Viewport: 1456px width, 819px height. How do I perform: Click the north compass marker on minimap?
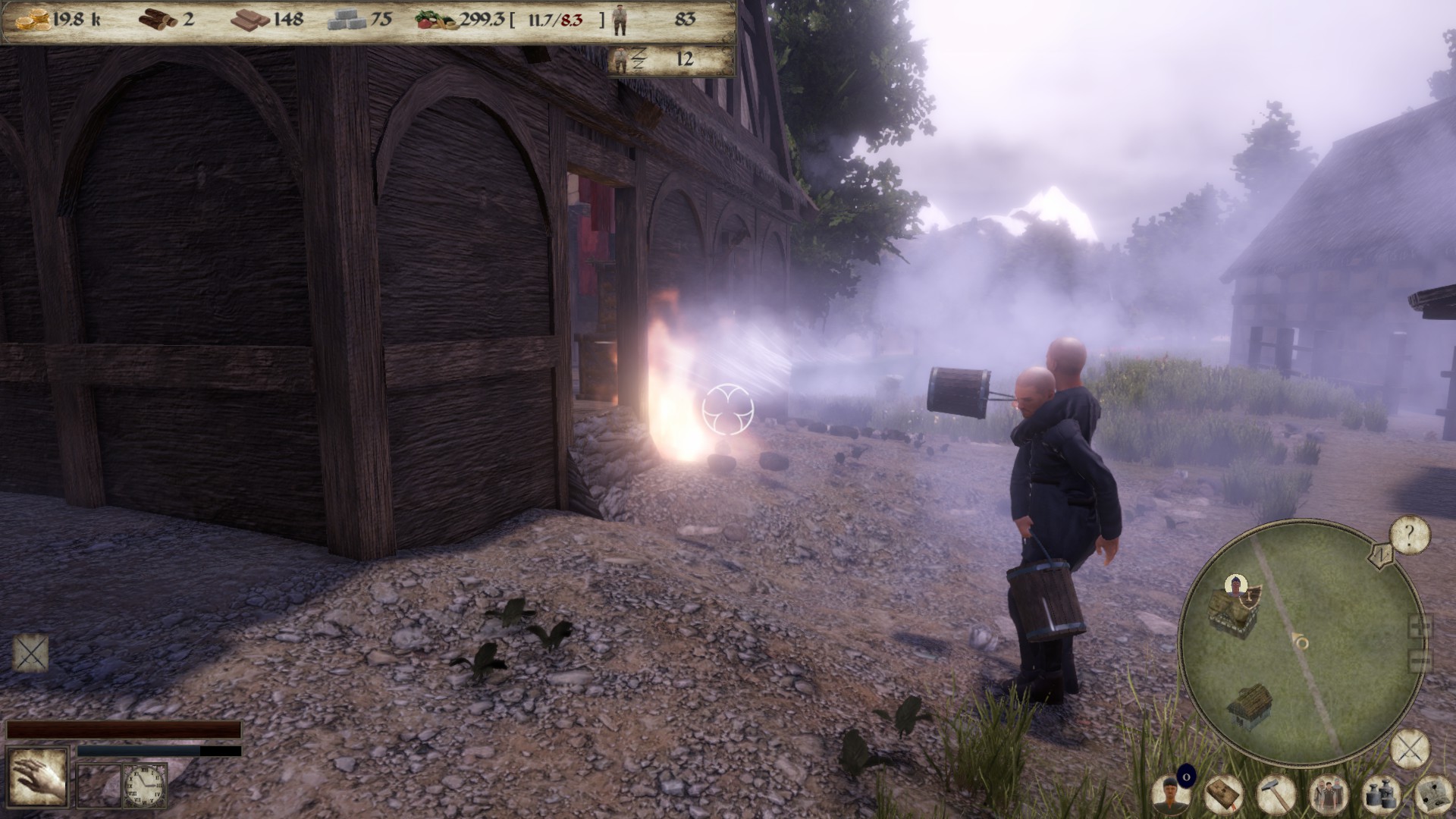[1382, 554]
